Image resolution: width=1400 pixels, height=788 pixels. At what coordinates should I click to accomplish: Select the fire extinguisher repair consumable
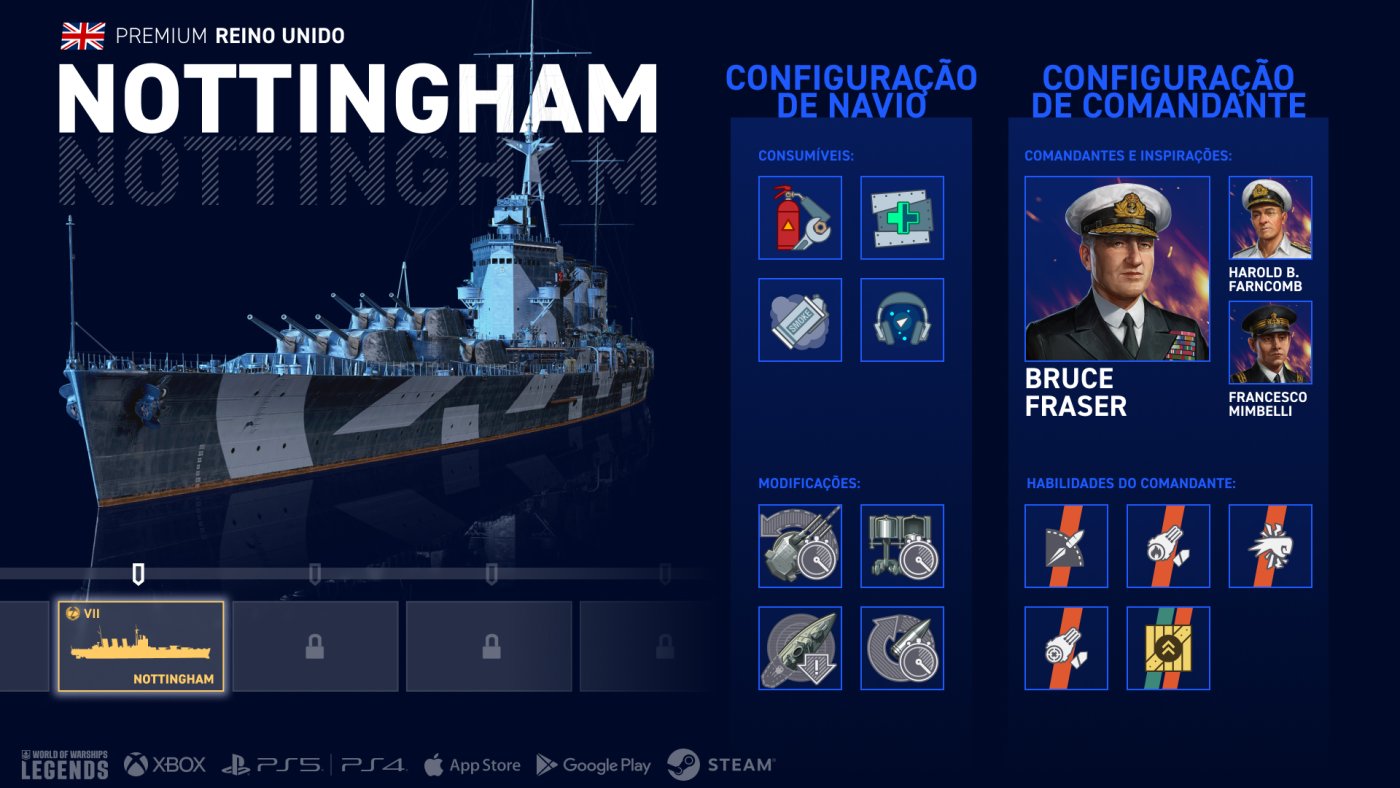[x=800, y=218]
